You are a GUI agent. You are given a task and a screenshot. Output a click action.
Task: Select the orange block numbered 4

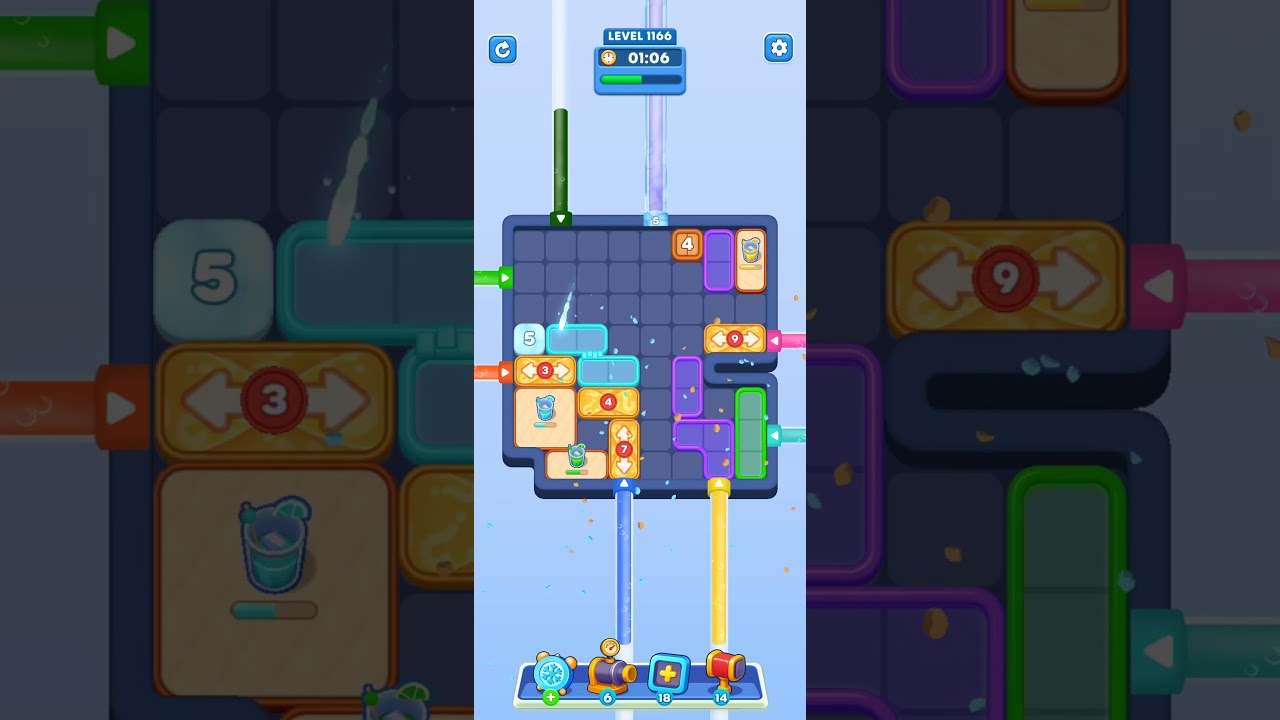click(687, 244)
